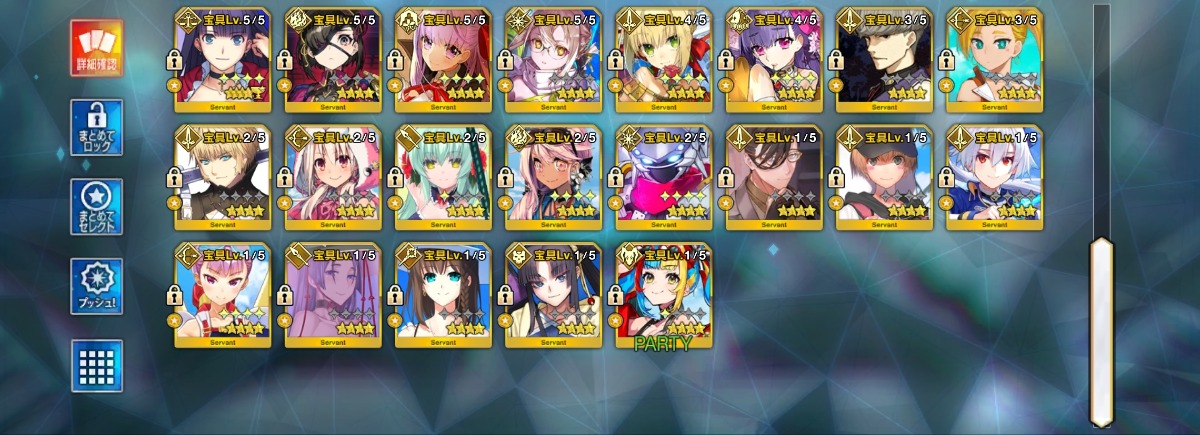Switch the list layout with the grid icon
The width and height of the screenshot is (1200, 435).
(x=97, y=366)
